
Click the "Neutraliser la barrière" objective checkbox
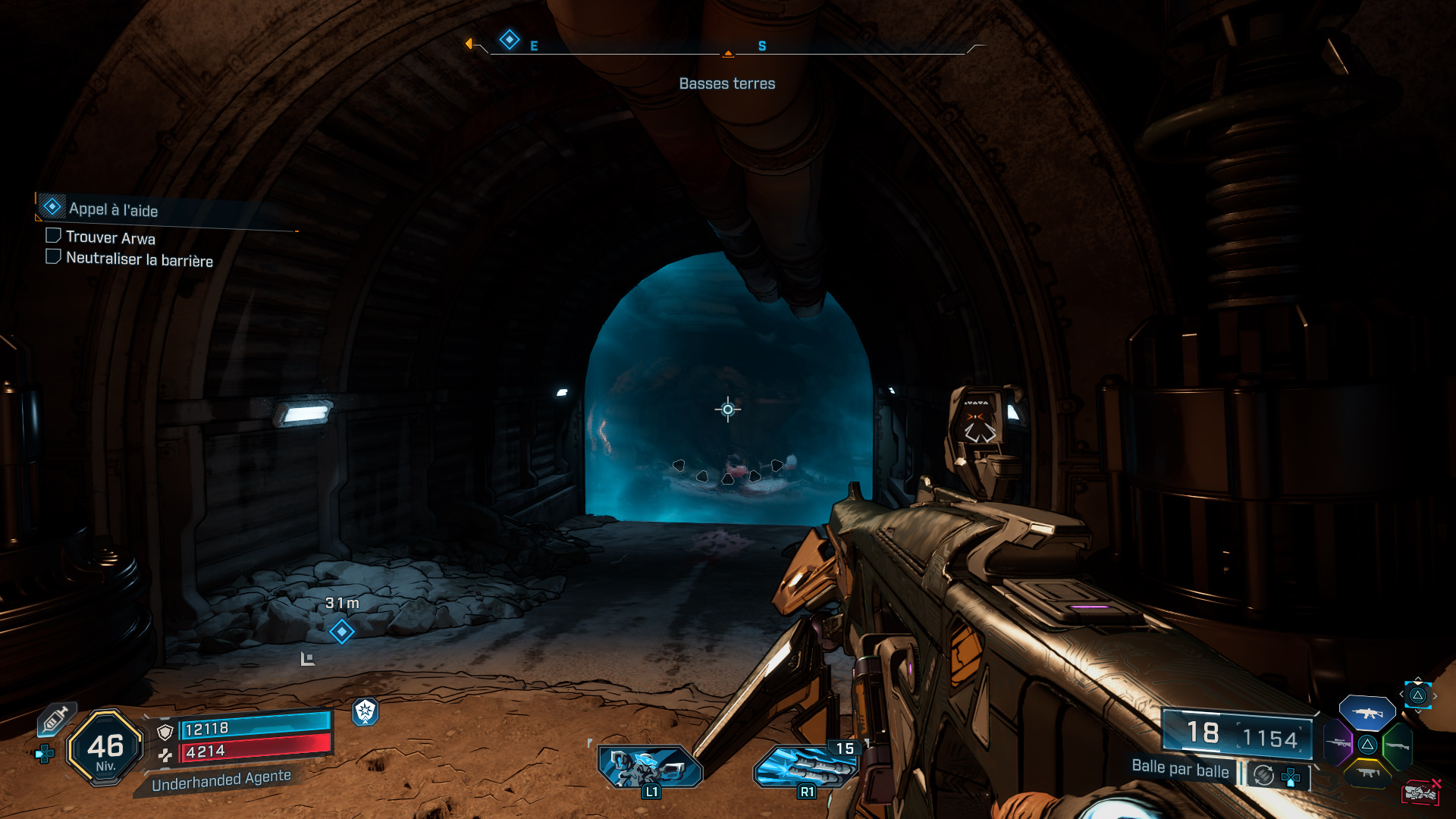(53, 257)
